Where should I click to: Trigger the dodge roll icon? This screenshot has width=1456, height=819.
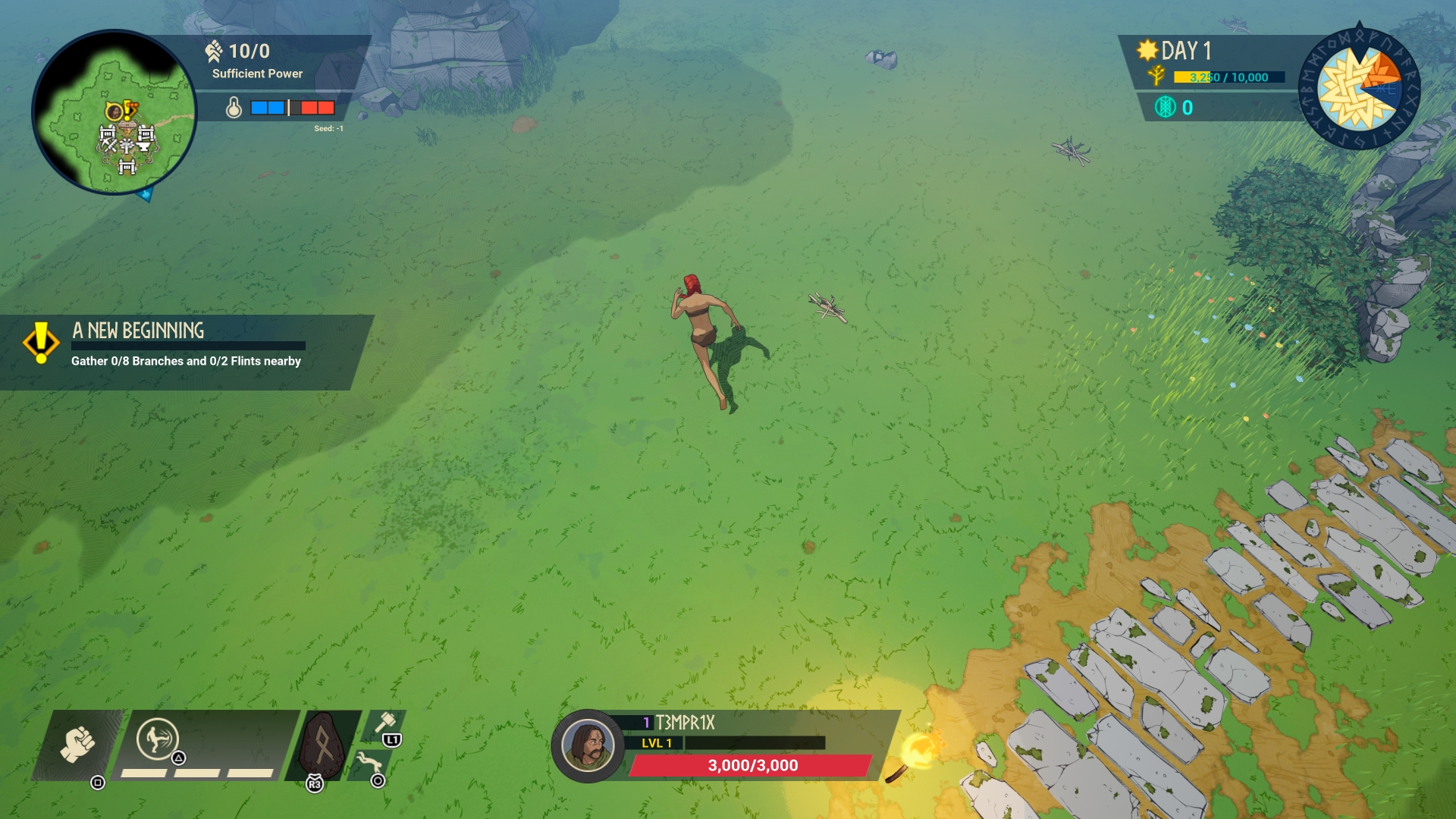369,761
